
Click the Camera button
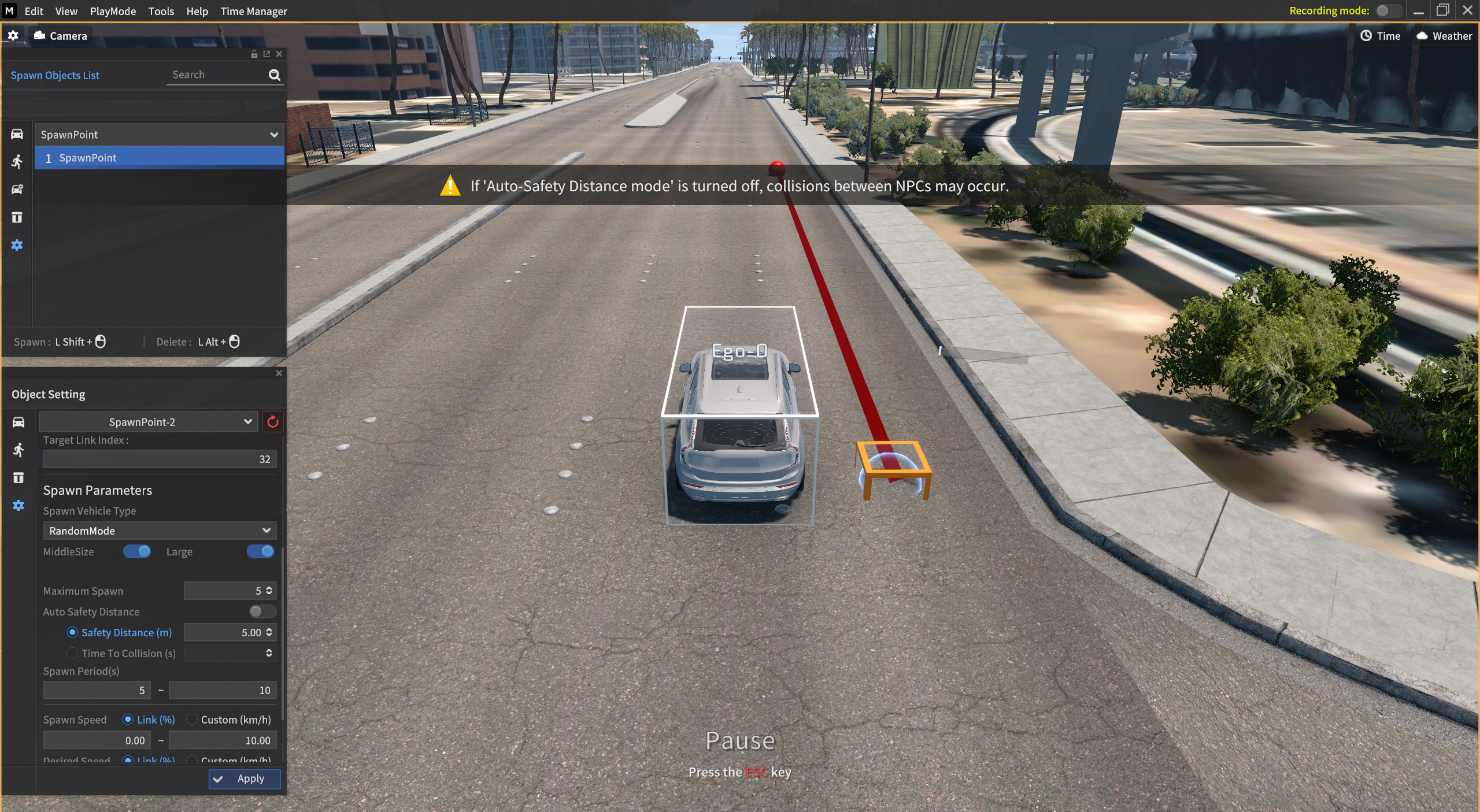[x=61, y=36]
